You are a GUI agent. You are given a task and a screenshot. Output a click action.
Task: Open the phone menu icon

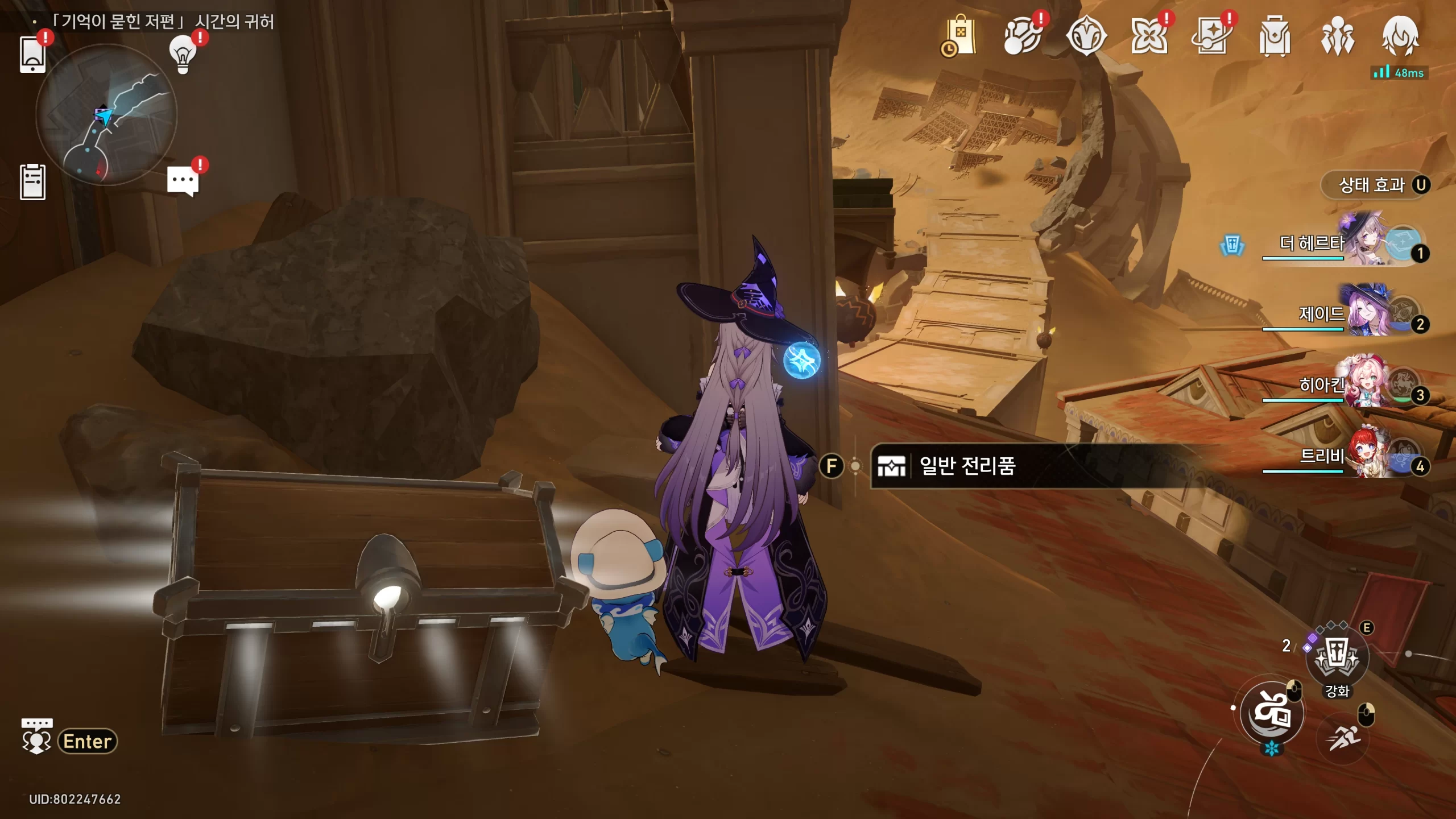32,55
